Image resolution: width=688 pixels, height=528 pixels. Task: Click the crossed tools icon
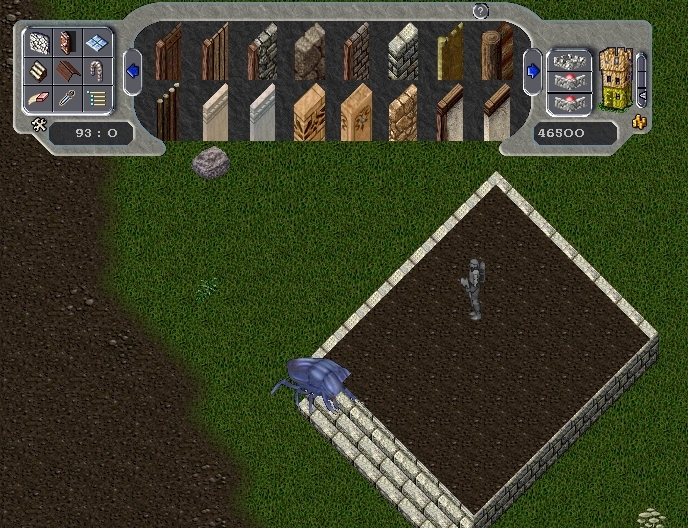[40, 125]
